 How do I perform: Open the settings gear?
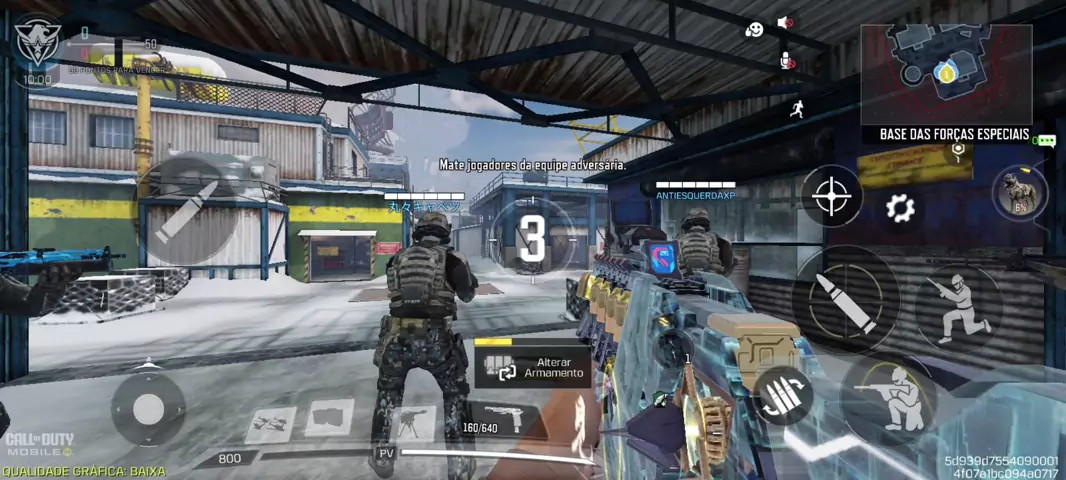900,208
